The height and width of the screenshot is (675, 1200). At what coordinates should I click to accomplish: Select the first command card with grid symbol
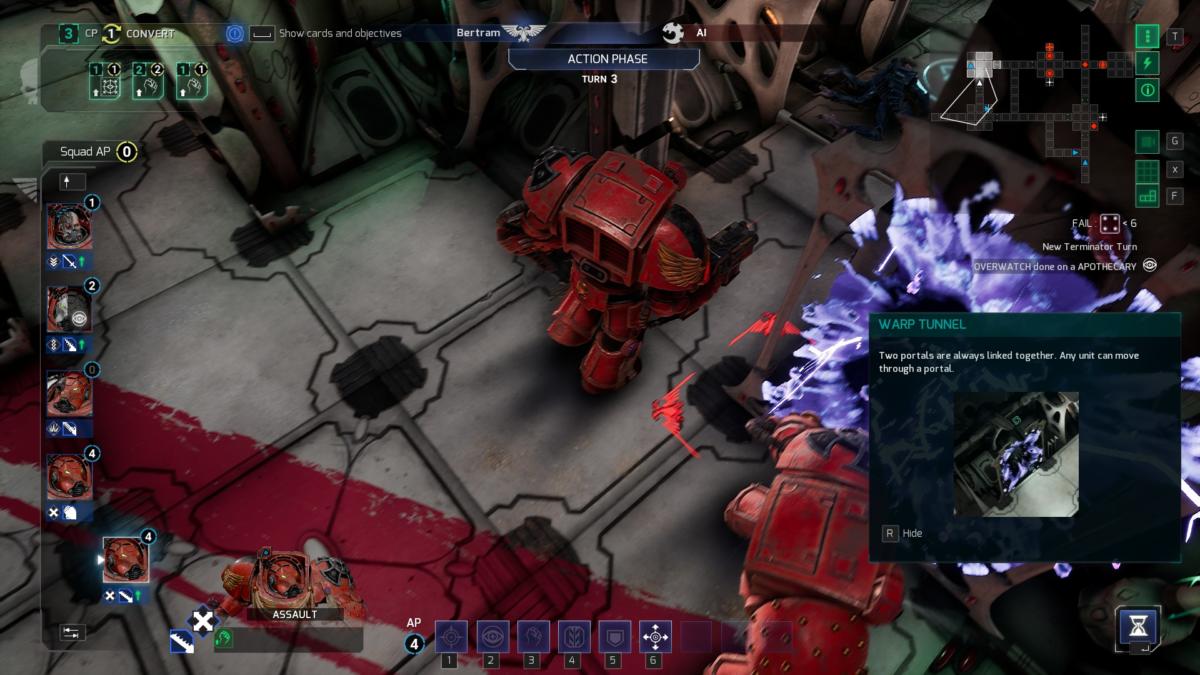110,80
